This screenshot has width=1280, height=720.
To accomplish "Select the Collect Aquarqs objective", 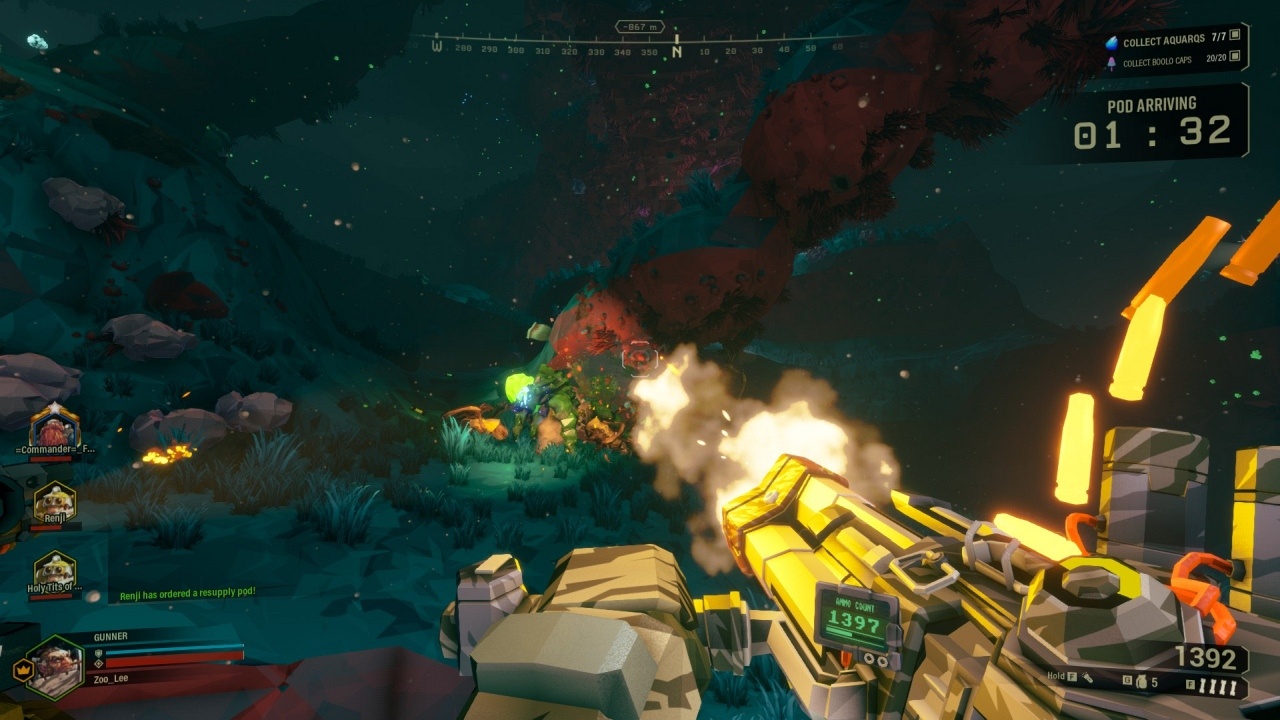I will point(1172,42).
